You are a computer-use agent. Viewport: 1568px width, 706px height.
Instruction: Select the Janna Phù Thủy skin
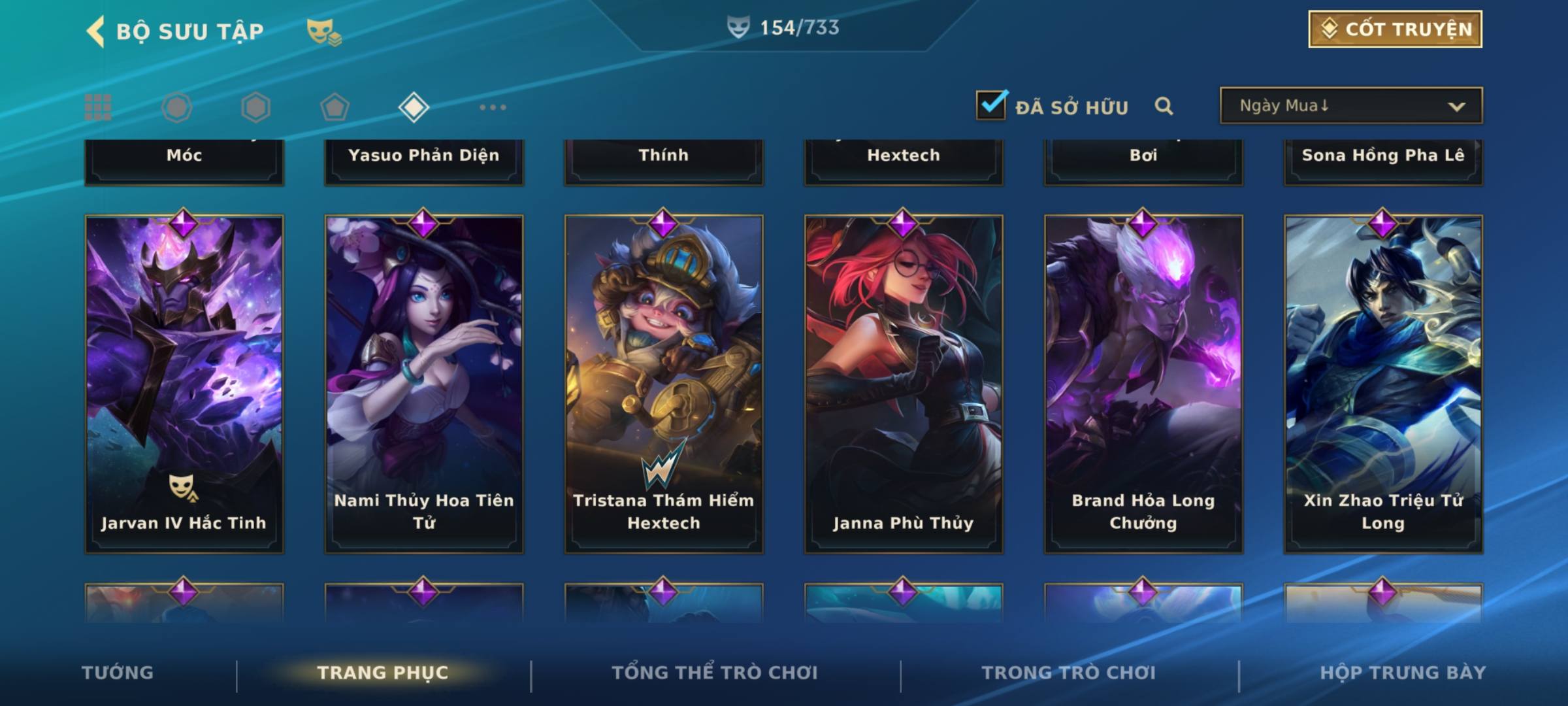point(904,384)
